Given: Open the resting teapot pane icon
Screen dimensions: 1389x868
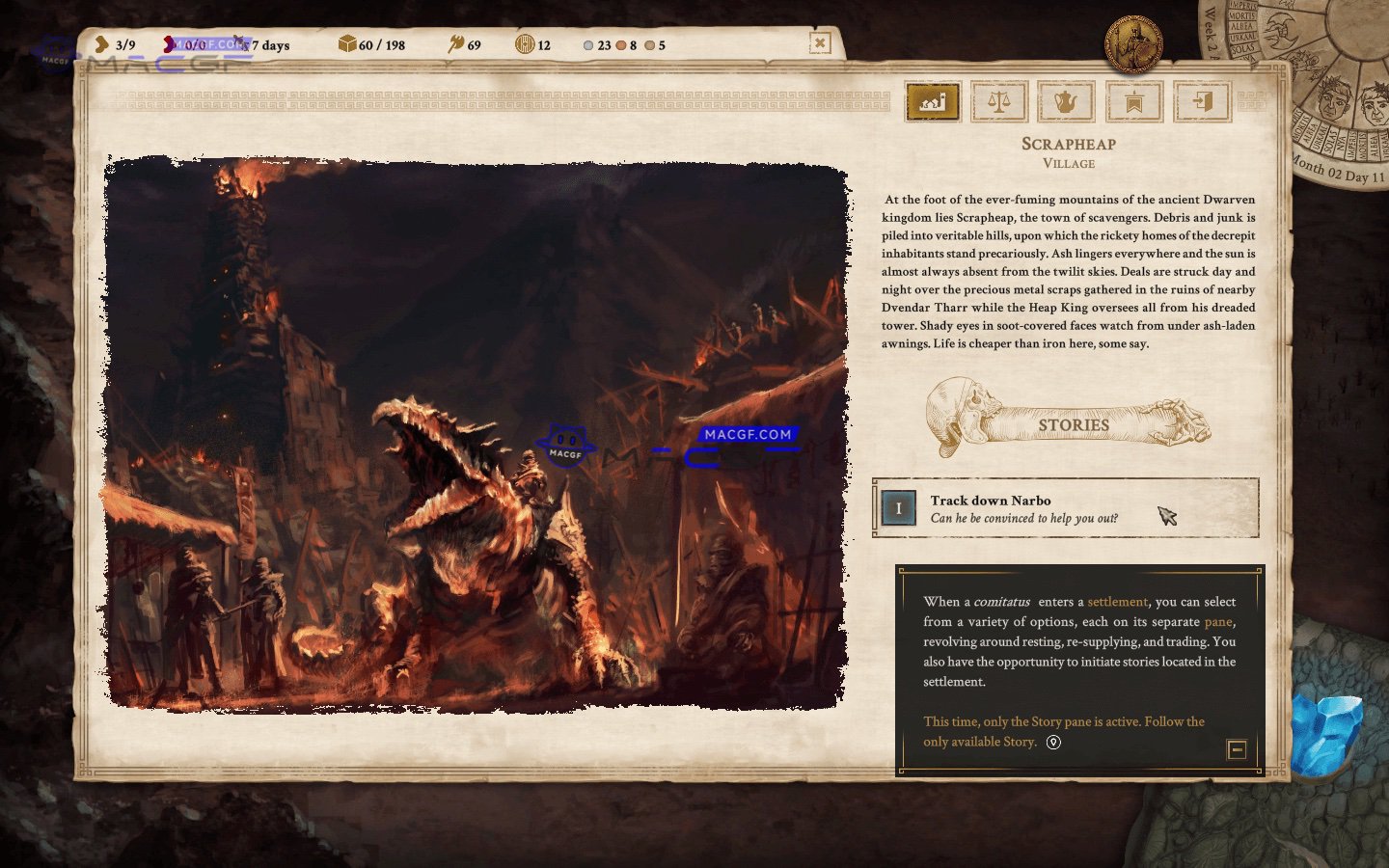Looking at the screenshot, I should pyautogui.click(x=1066, y=100).
